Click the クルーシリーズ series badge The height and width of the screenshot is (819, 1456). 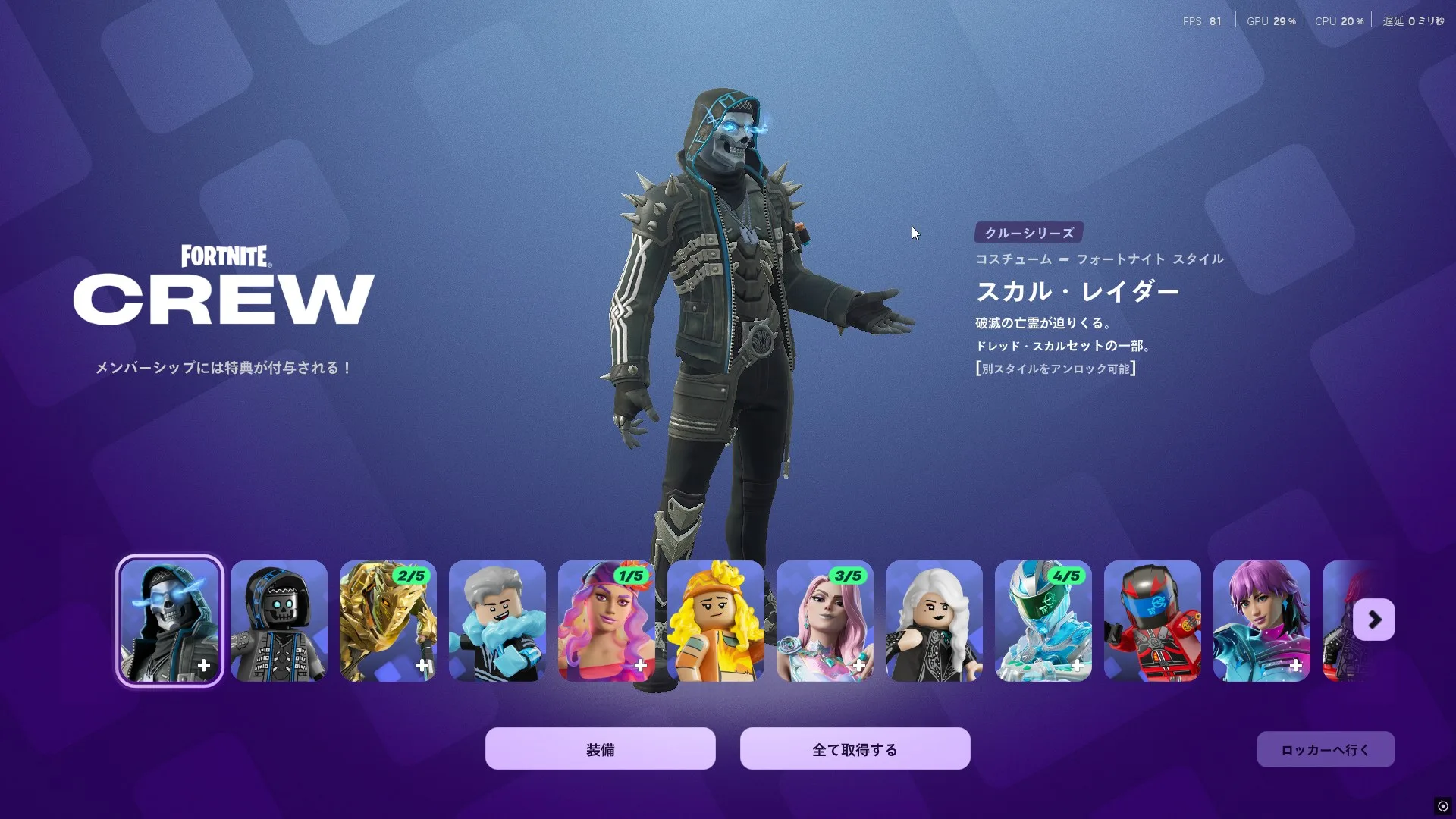pos(1028,233)
